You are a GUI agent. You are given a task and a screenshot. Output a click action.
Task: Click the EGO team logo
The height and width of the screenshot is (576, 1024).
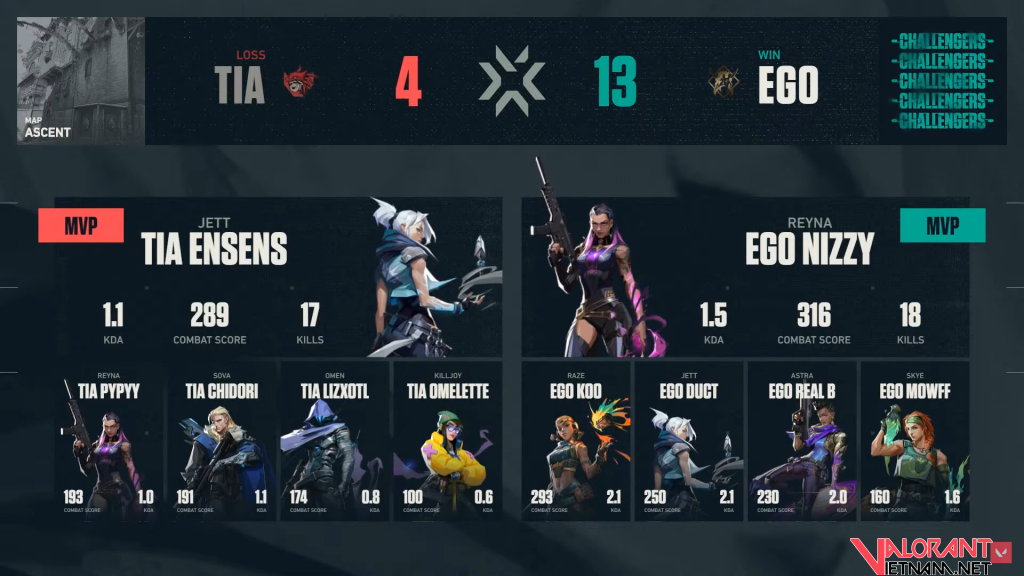[723, 84]
